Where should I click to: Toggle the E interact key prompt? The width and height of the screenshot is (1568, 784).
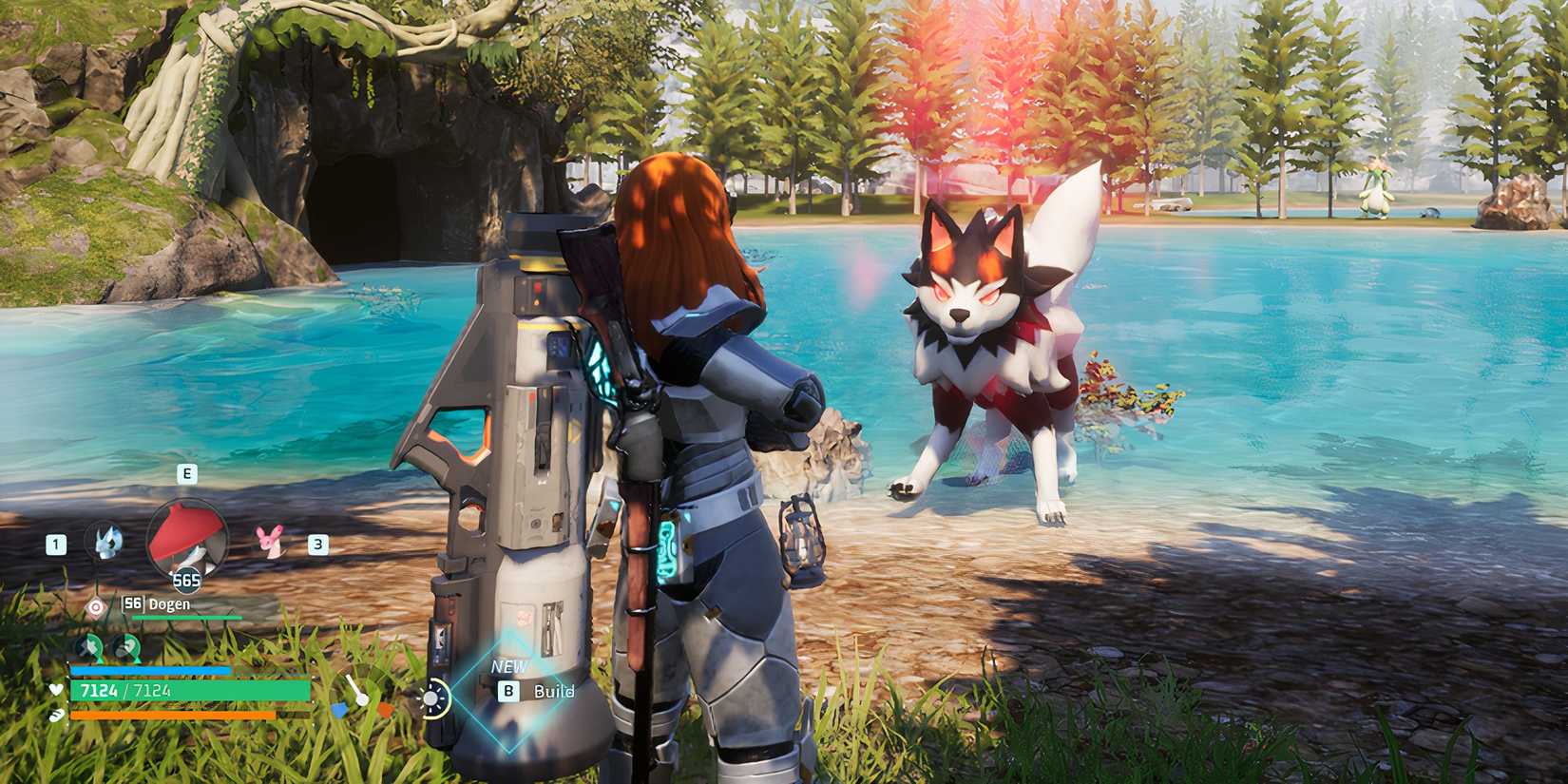tap(186, 472)
